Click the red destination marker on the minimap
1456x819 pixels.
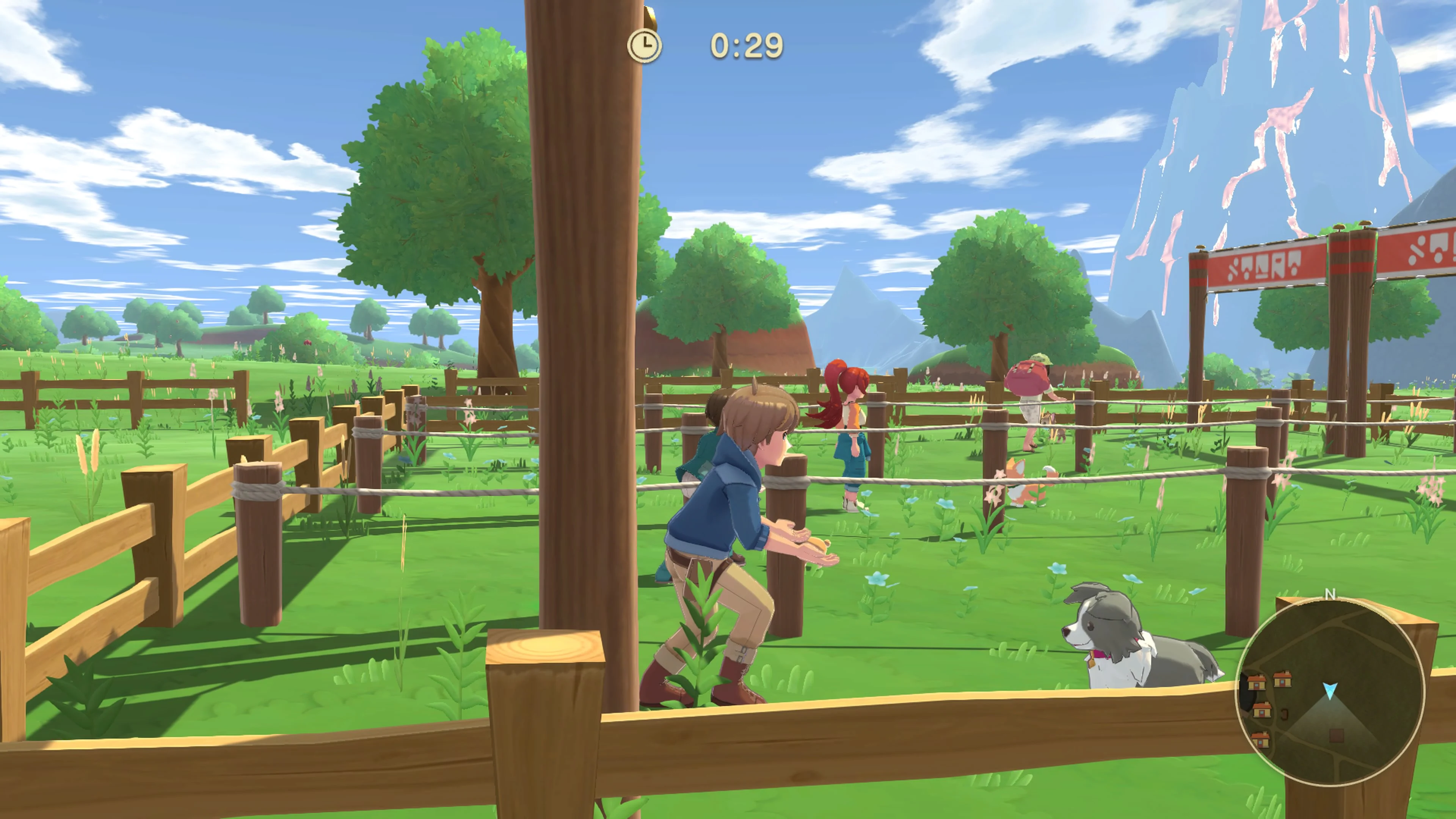coord(1336,738)
